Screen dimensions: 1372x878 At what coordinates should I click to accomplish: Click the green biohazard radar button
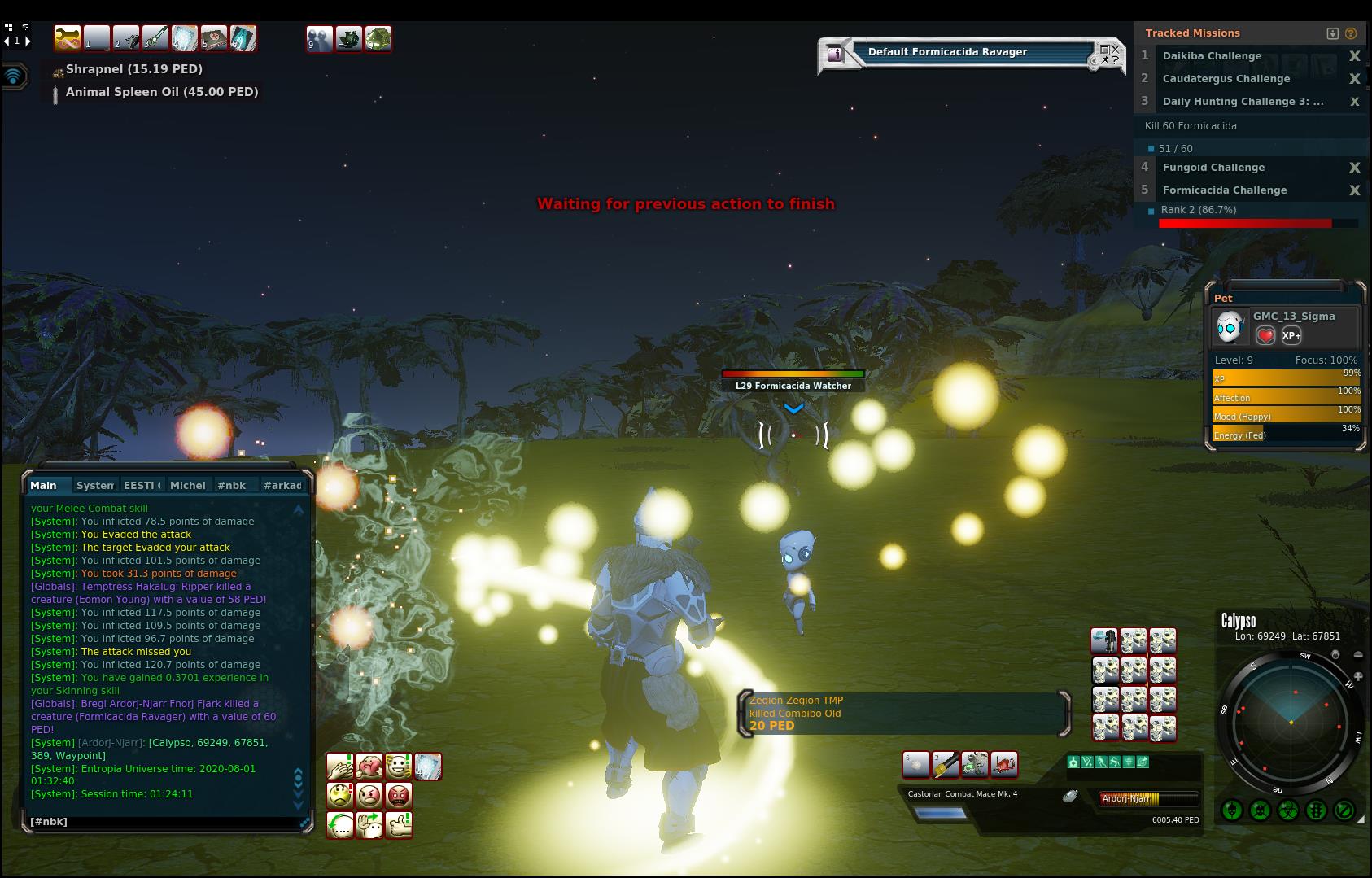pos(1287,810)
